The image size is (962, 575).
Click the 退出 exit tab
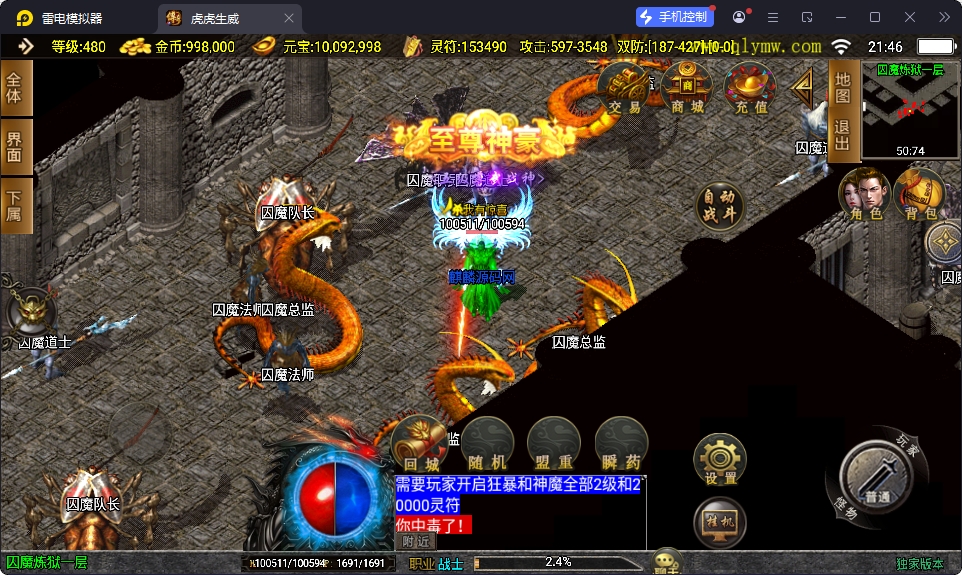tap(842, 135)
